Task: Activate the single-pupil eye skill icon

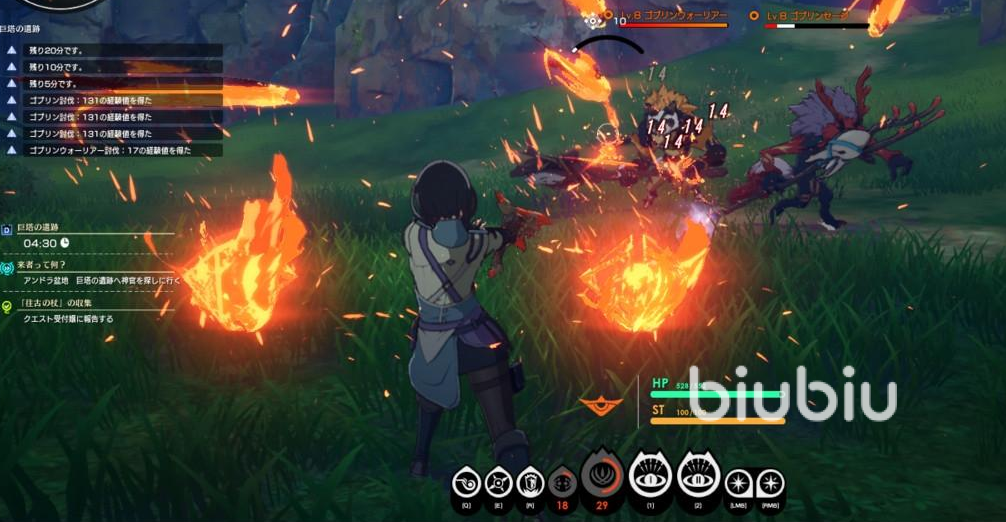Action: pyautogui.click(x=651, y=475)
